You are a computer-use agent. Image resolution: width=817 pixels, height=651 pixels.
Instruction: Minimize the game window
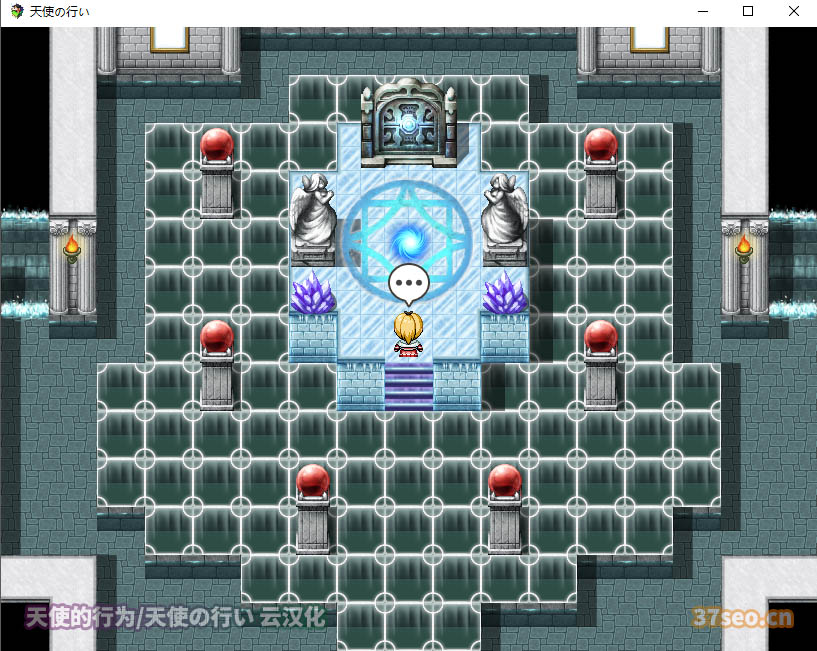point(701,11)
